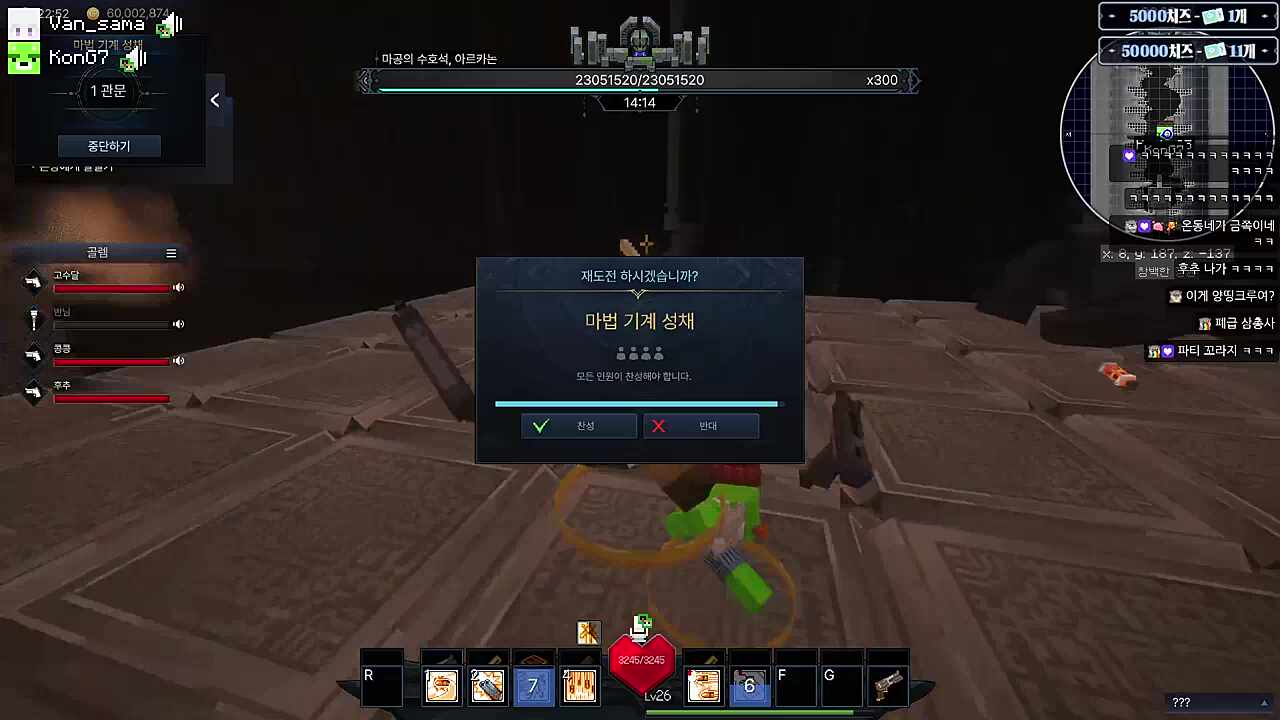
Task: Toggle voice speaker for party member 고수달
Action: coord(179,288)
